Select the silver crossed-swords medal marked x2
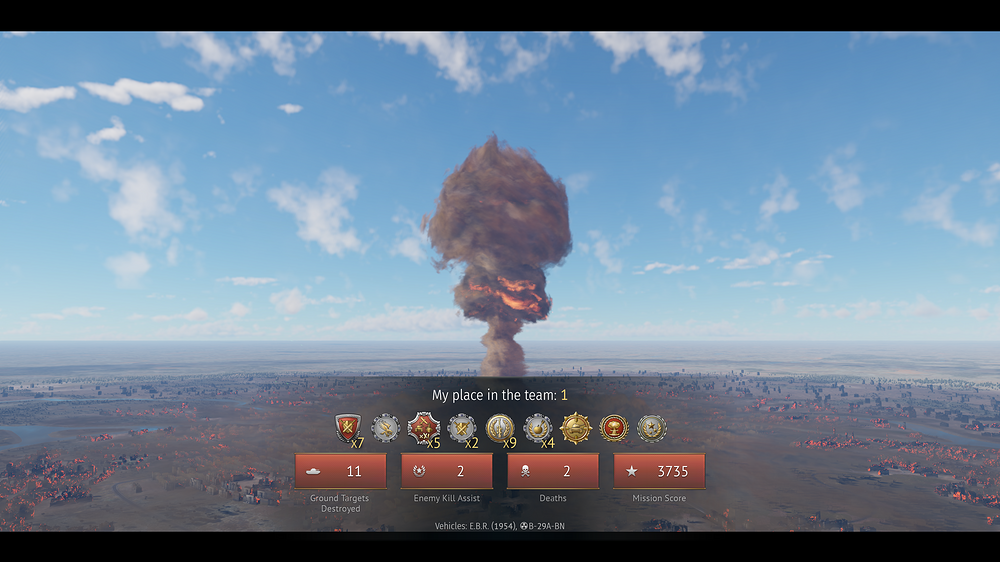This screenshot has height=562, width=1000. pos(462,428)
